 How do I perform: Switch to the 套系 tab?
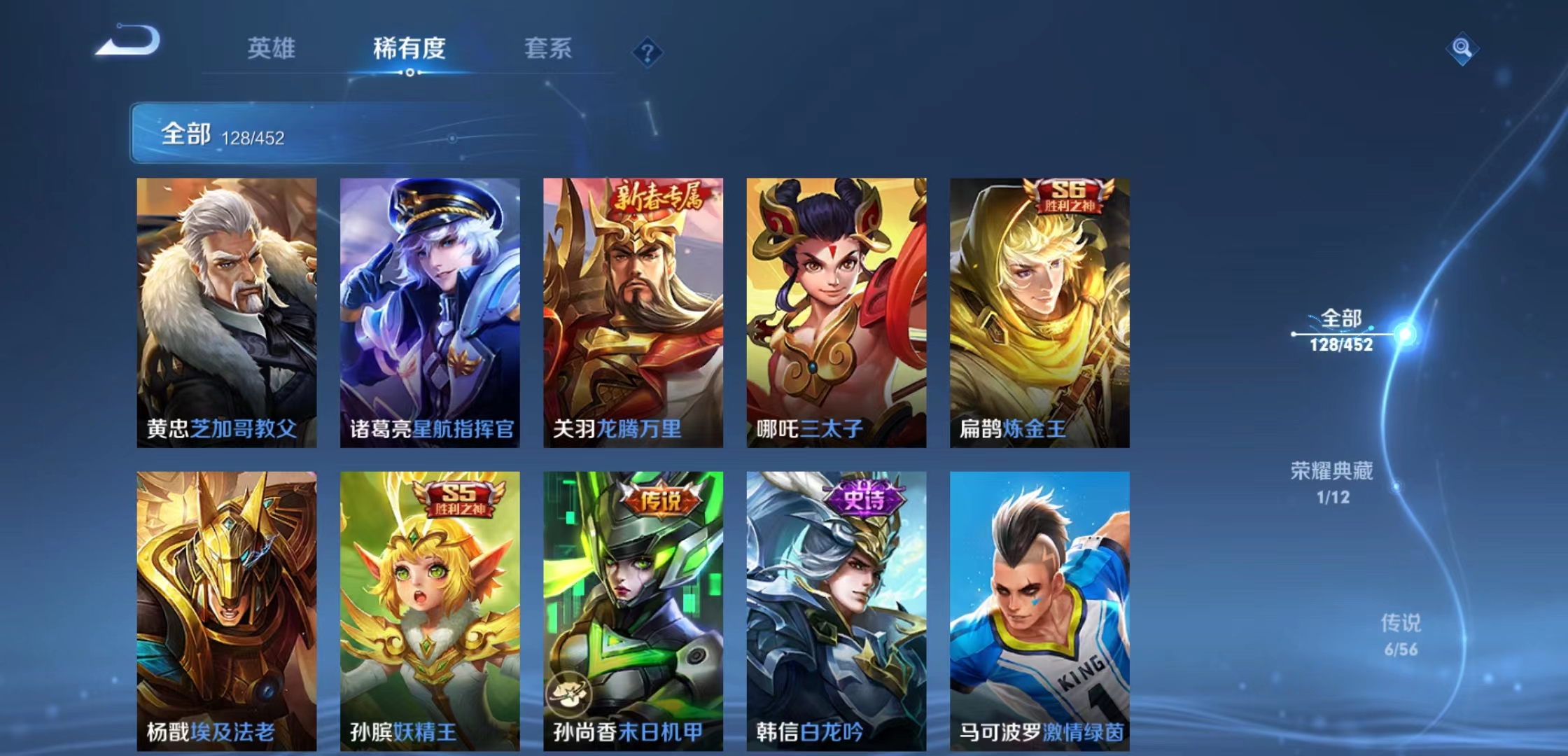point(547,49)
